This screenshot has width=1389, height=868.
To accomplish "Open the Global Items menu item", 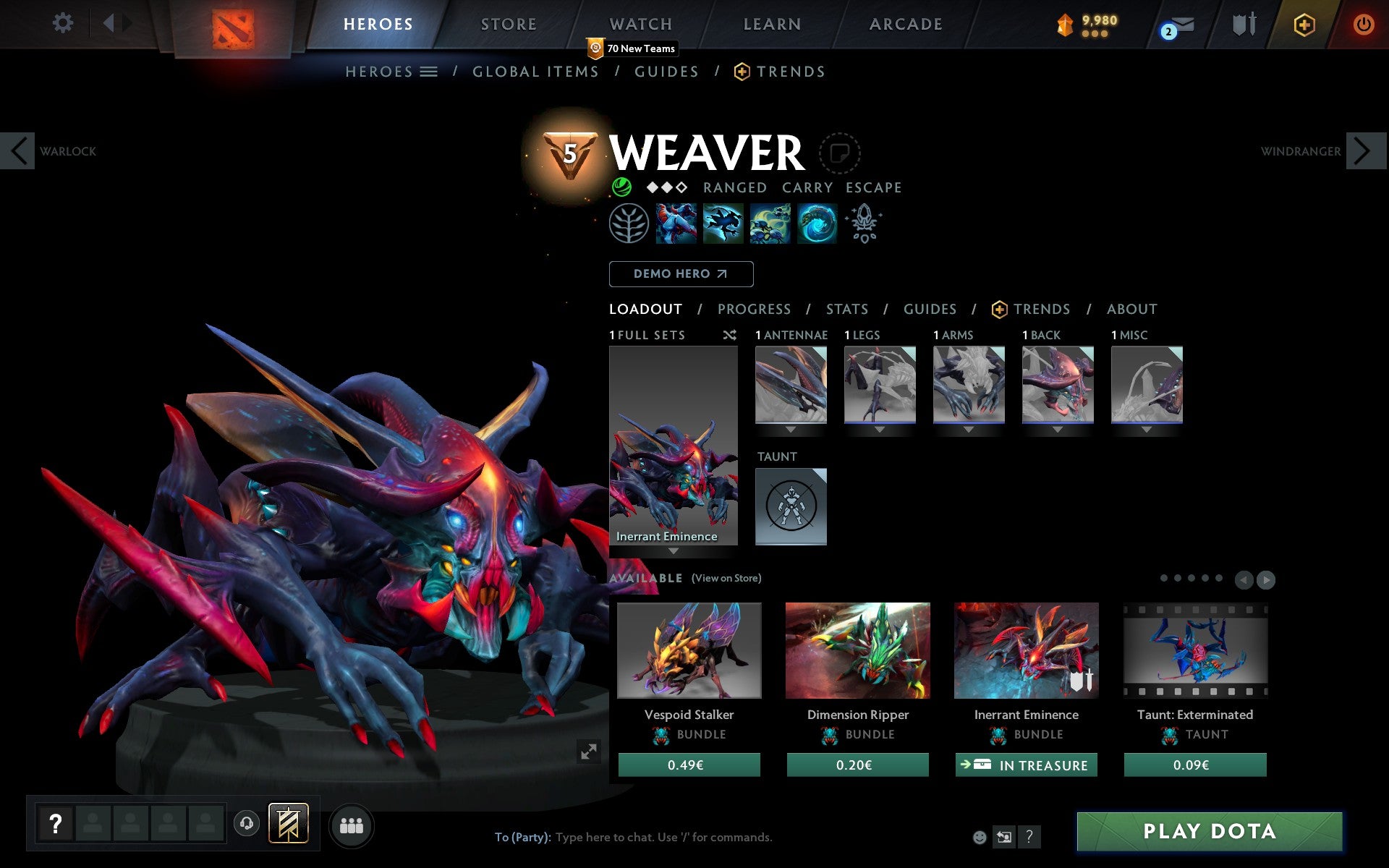I will point(535,71).
